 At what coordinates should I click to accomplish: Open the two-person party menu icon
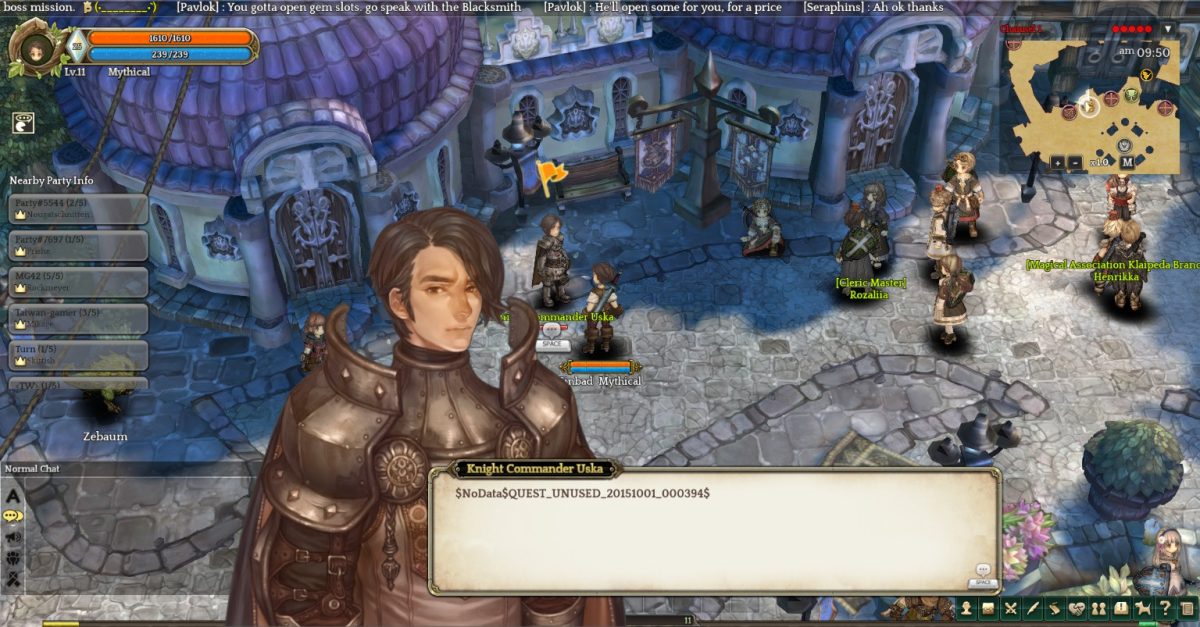[1099, 608]
